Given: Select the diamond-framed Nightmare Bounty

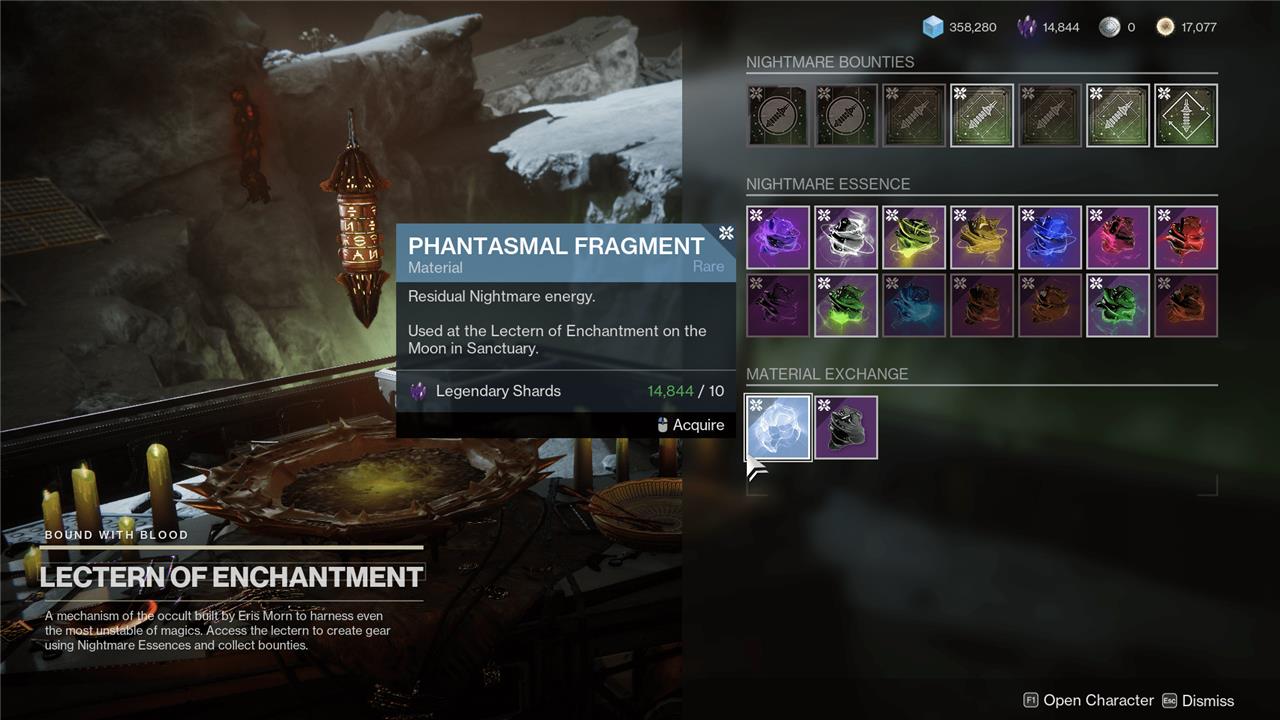Looking at the screenshot, I should (x=1186, y=116).
